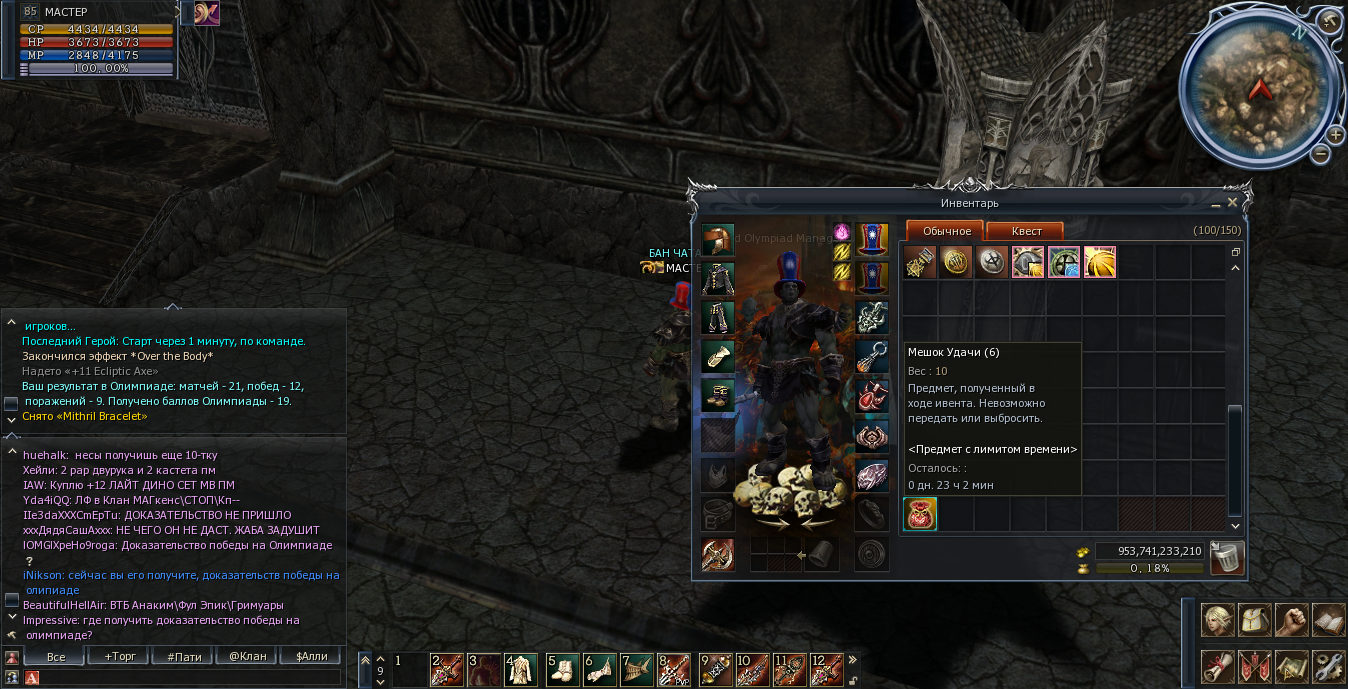The width and height of the screenshot is (1348, 689).
Task: Zoom in the minimap with plus button
Action: pos(1335,135)
